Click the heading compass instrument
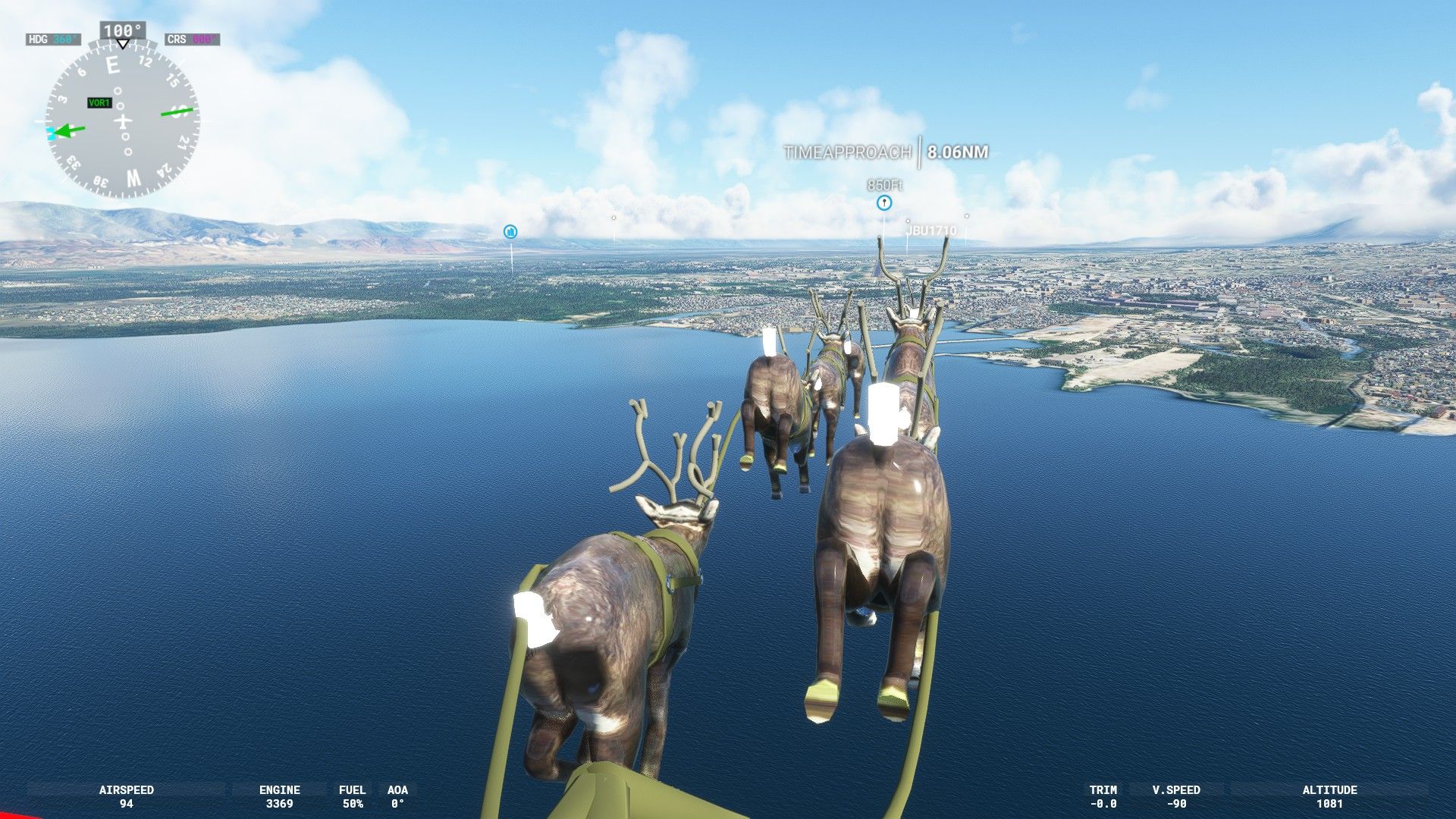Viewport: 1456px width, 819px height. 122,120
